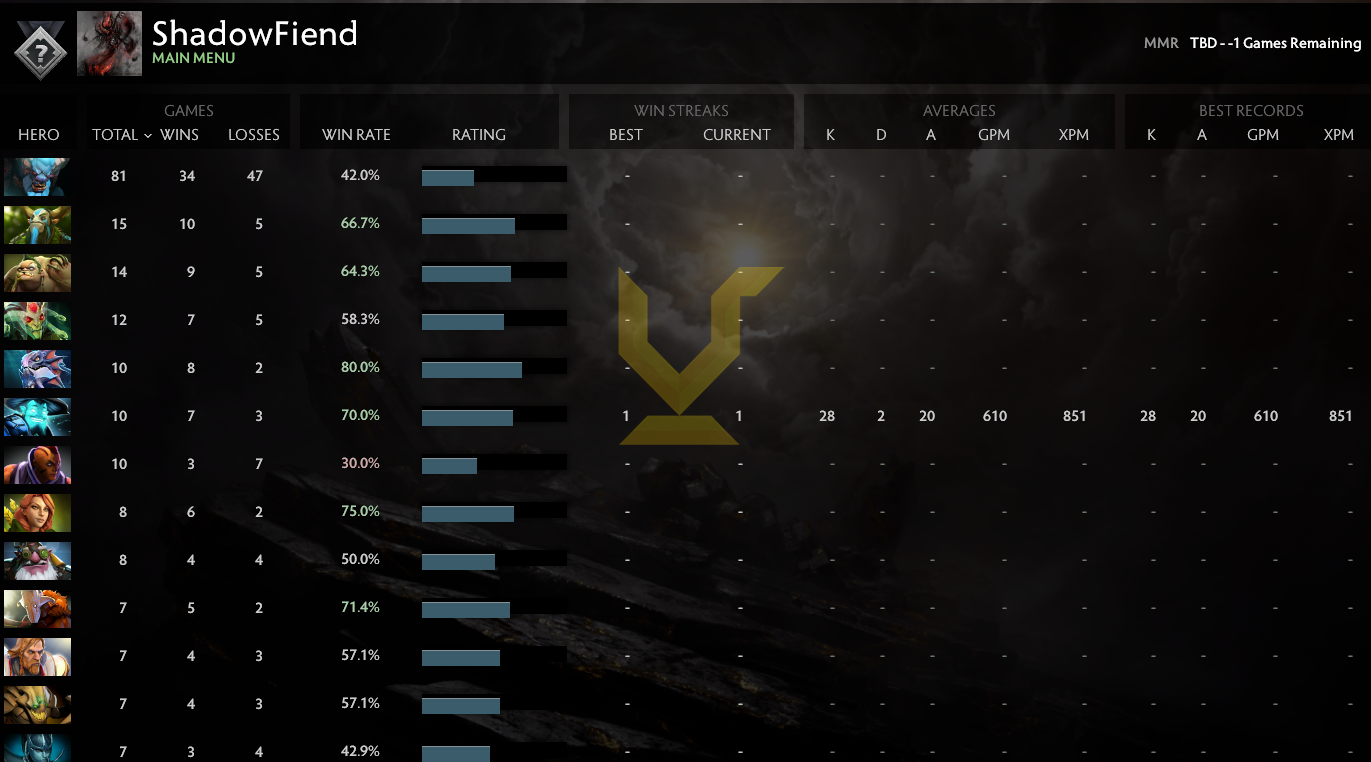
Task: Click the BEST header under WIN STREAKS
Action: (x=625, y=134)
